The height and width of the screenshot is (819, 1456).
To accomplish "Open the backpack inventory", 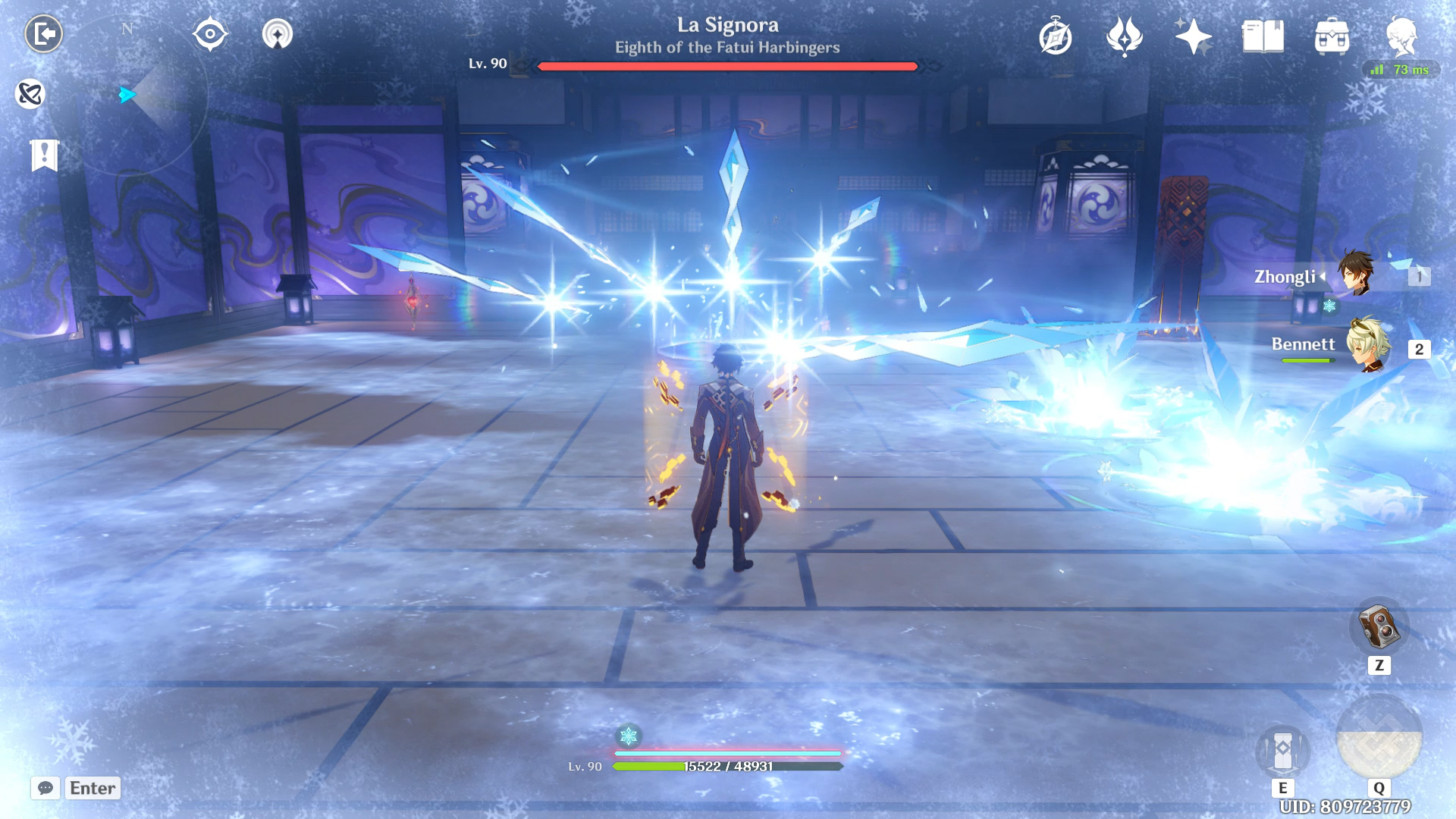I will click(1332, 36).
